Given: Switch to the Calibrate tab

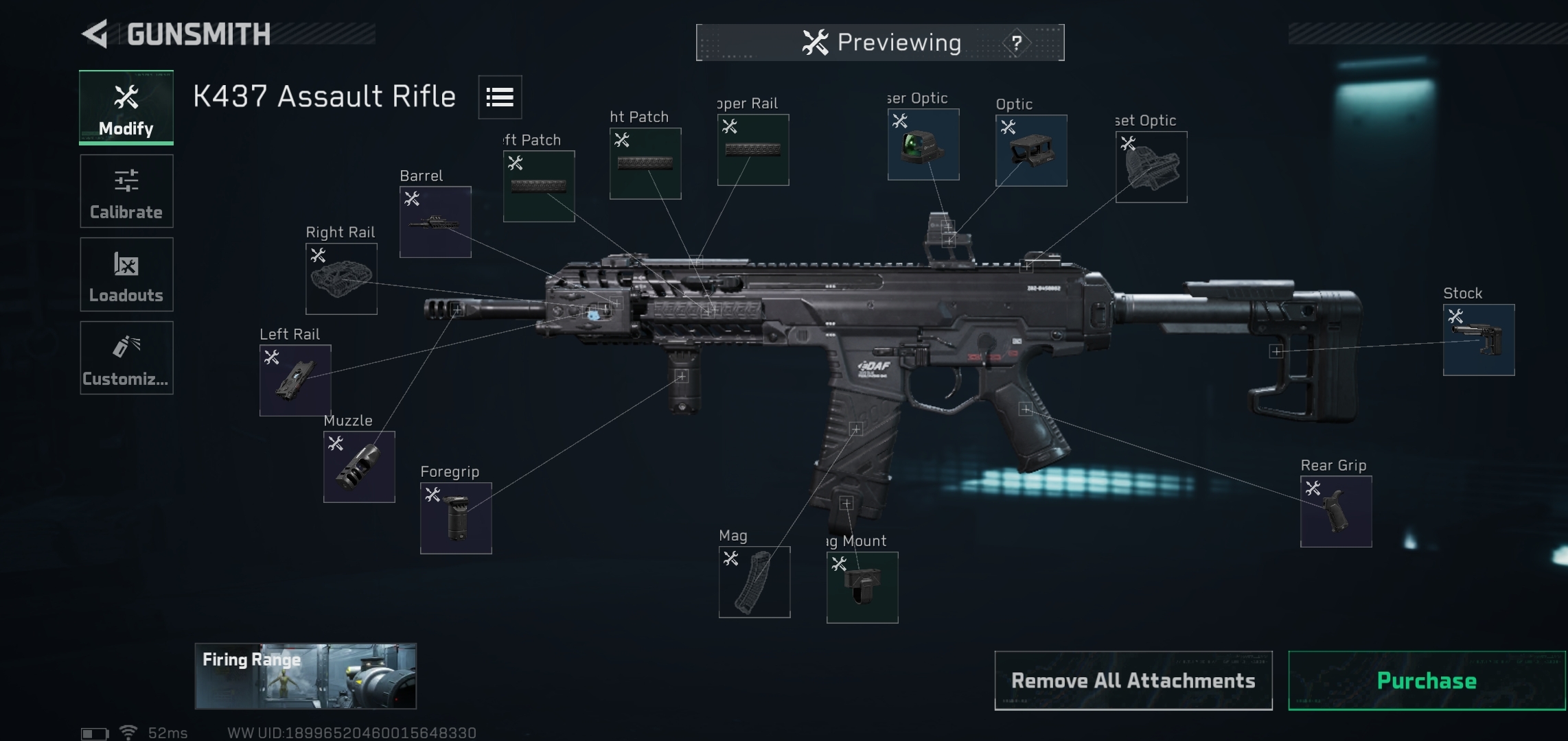Looking at the screenshot, I should click(x=126, y=191).
